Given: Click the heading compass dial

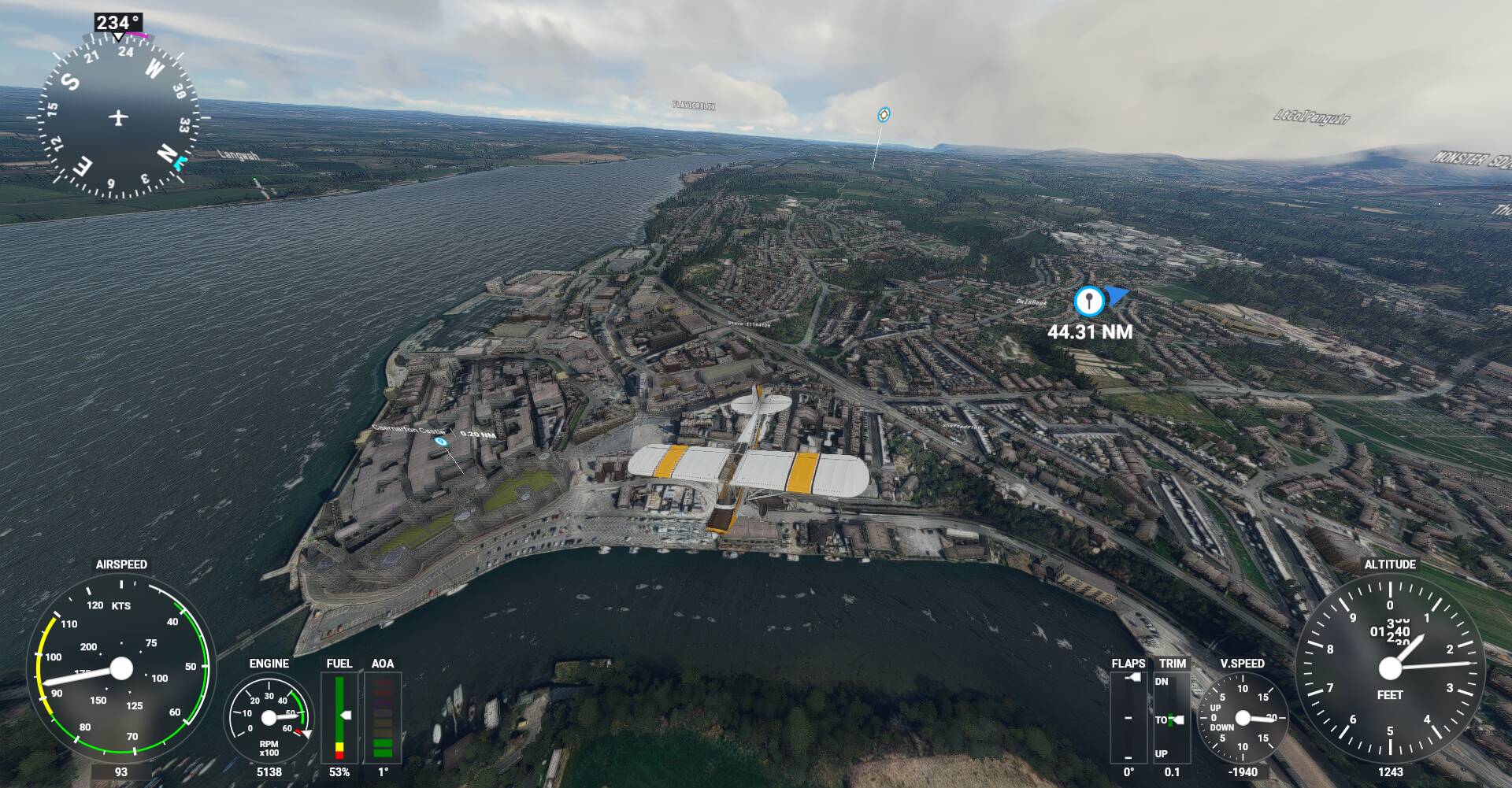Looking at the screenshot, I should pos(118,118).
